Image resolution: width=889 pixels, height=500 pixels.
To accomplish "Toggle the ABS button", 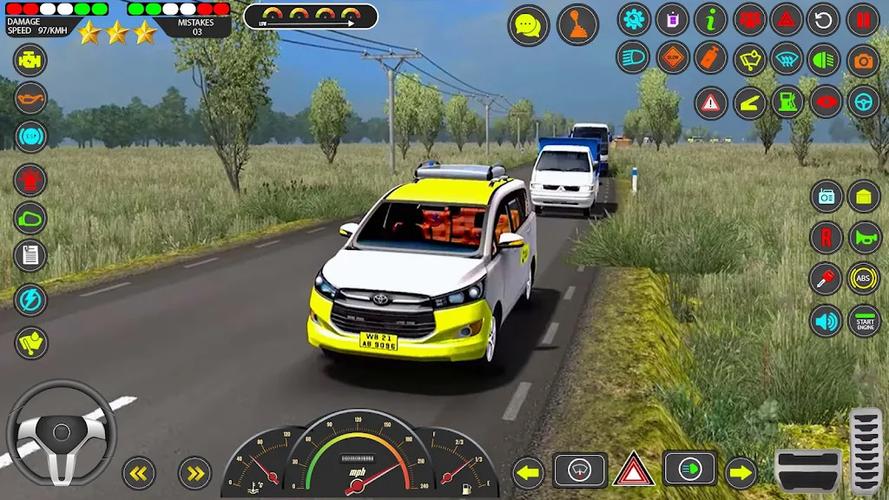I will 863,278.
